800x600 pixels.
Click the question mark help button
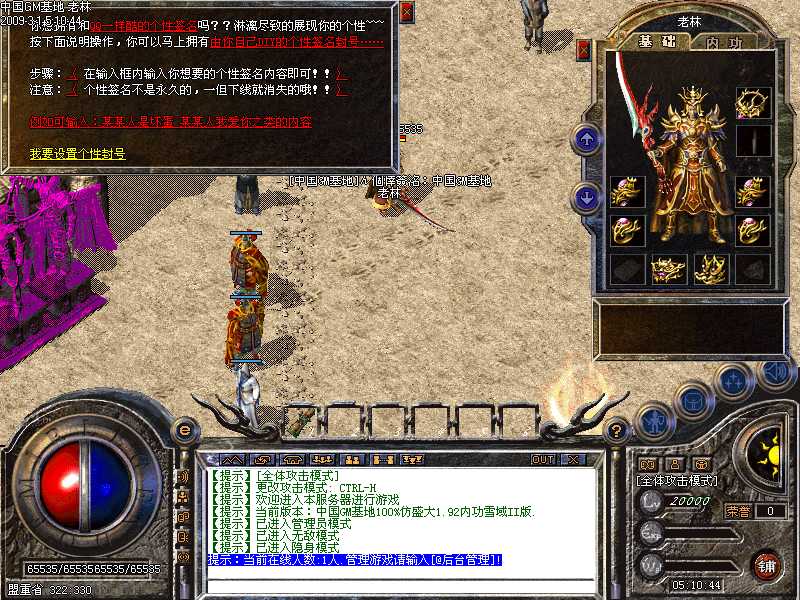coord(618,431)
